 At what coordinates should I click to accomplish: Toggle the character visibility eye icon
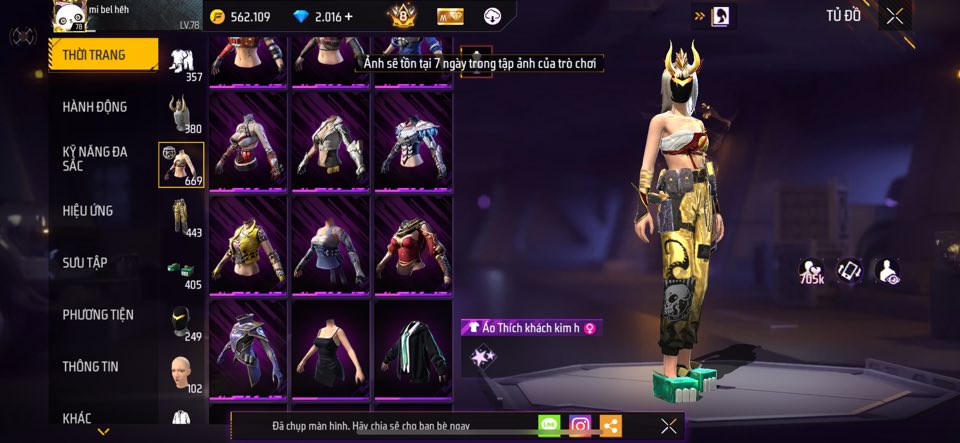coord(886,271)
